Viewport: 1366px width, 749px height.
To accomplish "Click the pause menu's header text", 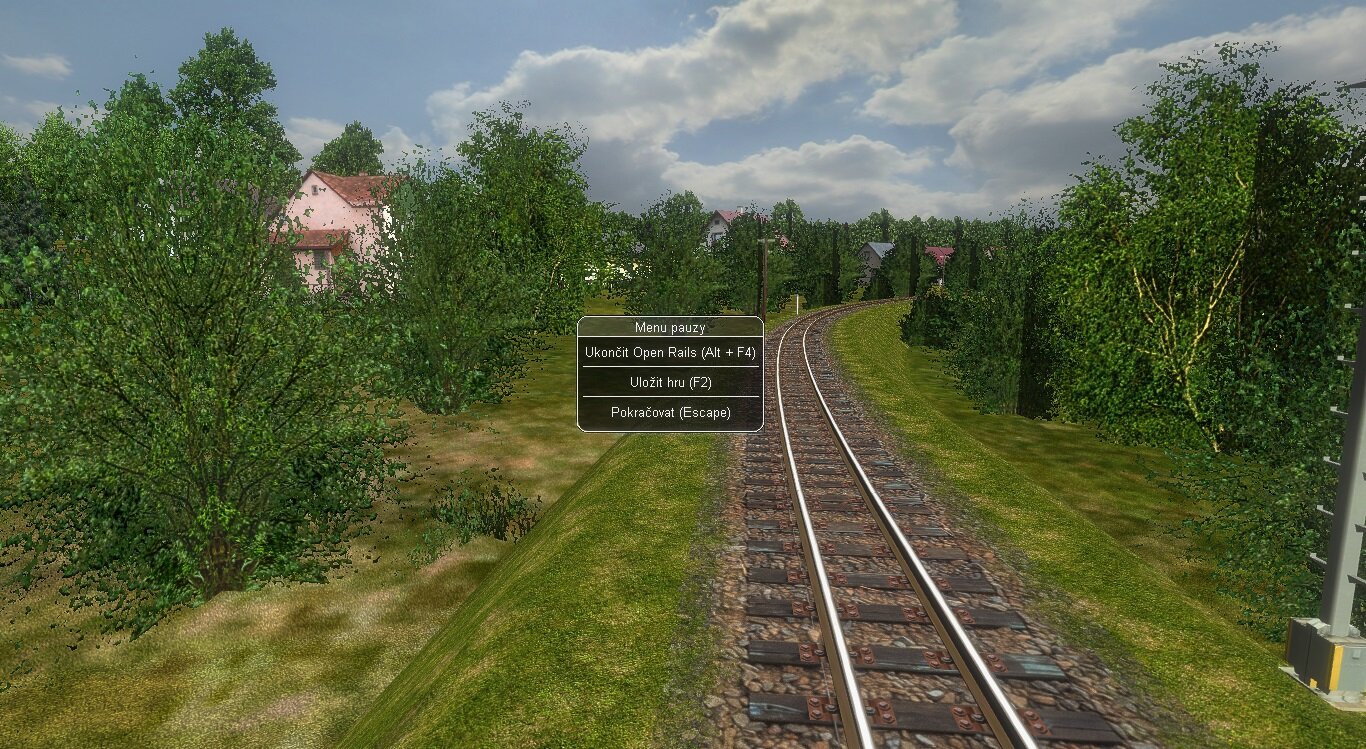I will (670, 327).
